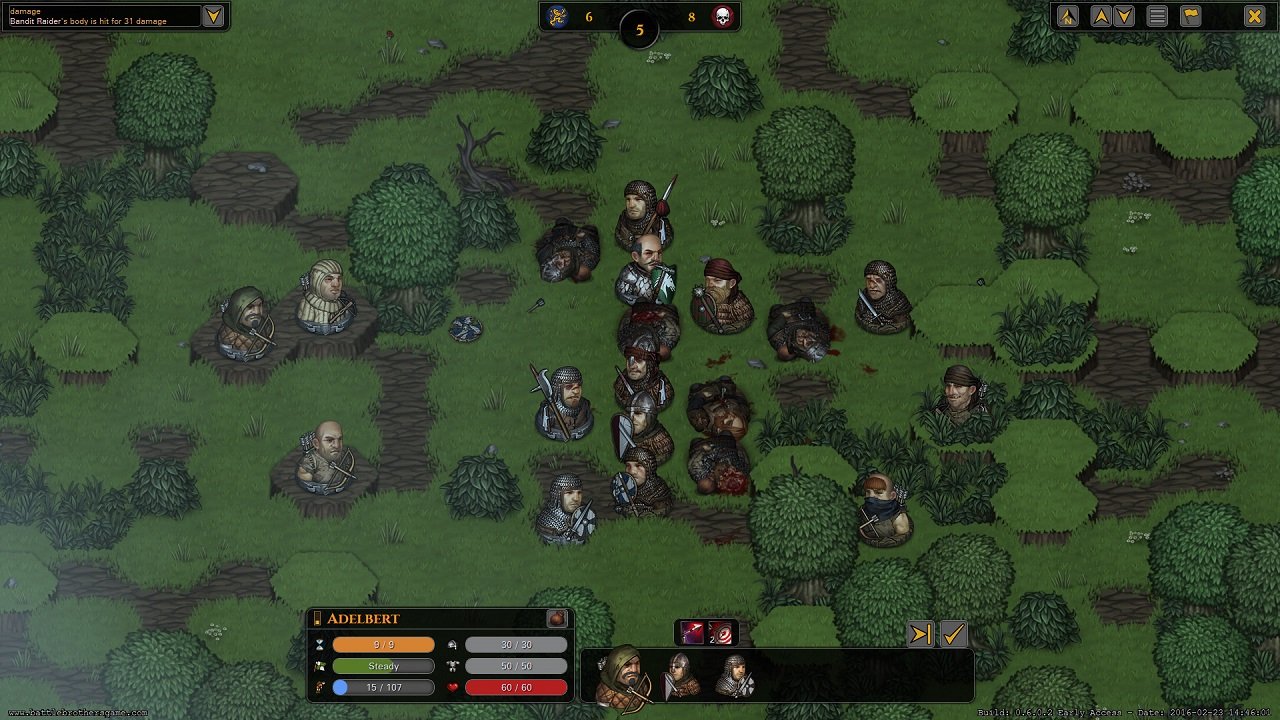The image size is (1280, 720).
Task: Open Adelbert's inventory pouch icon
Action: pos(557,619)
